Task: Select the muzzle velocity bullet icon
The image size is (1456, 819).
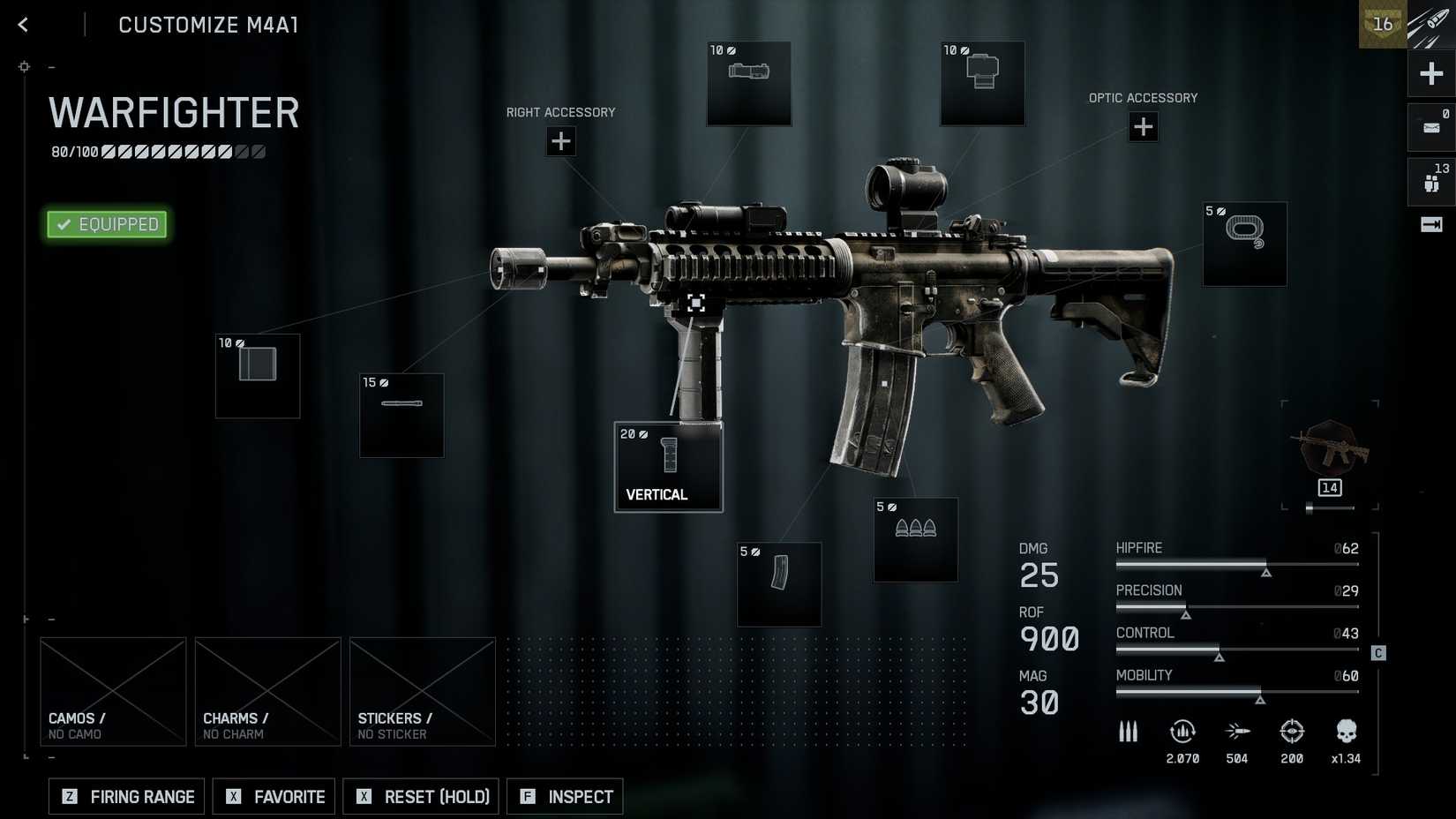Action: click(x=1237, y=732)
